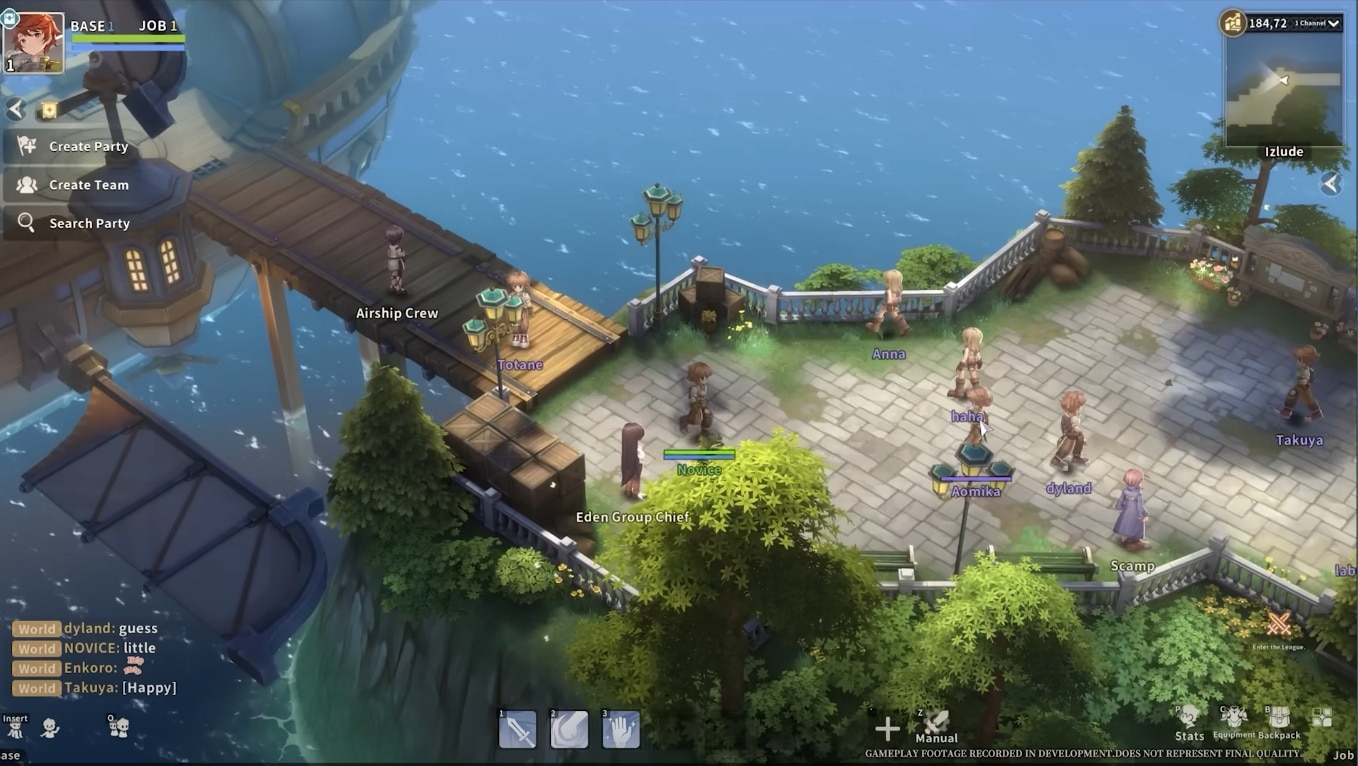Open the Stats window
This screenshot has width=1358, height=766.
point(1189,722)
